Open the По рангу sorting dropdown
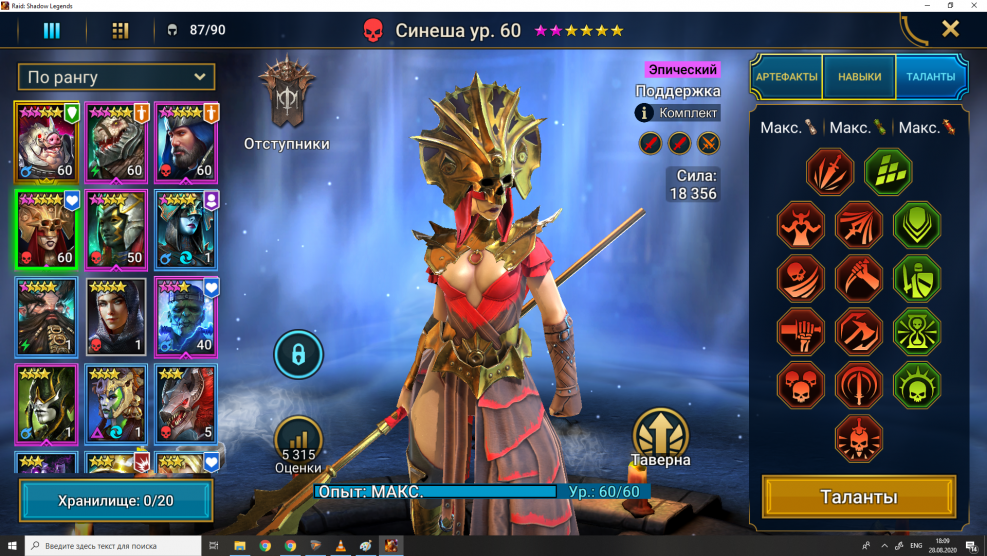The image size is (987, 556). coord(116,77)
